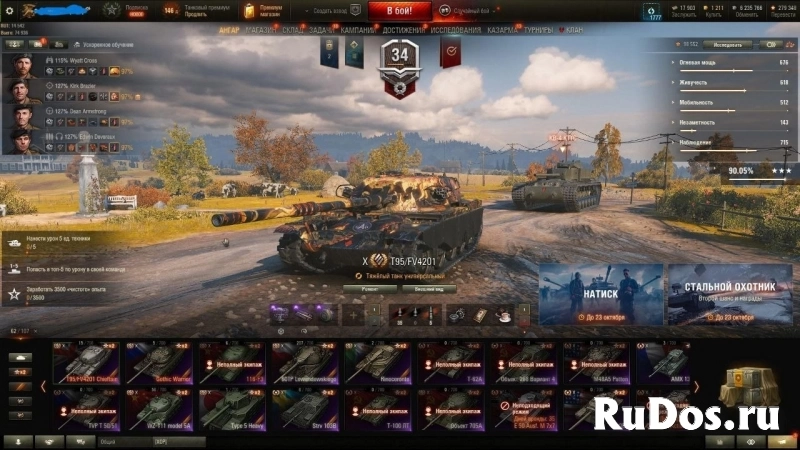
Task: Switch to the СКЛАД tab
Action: point(293,30)
